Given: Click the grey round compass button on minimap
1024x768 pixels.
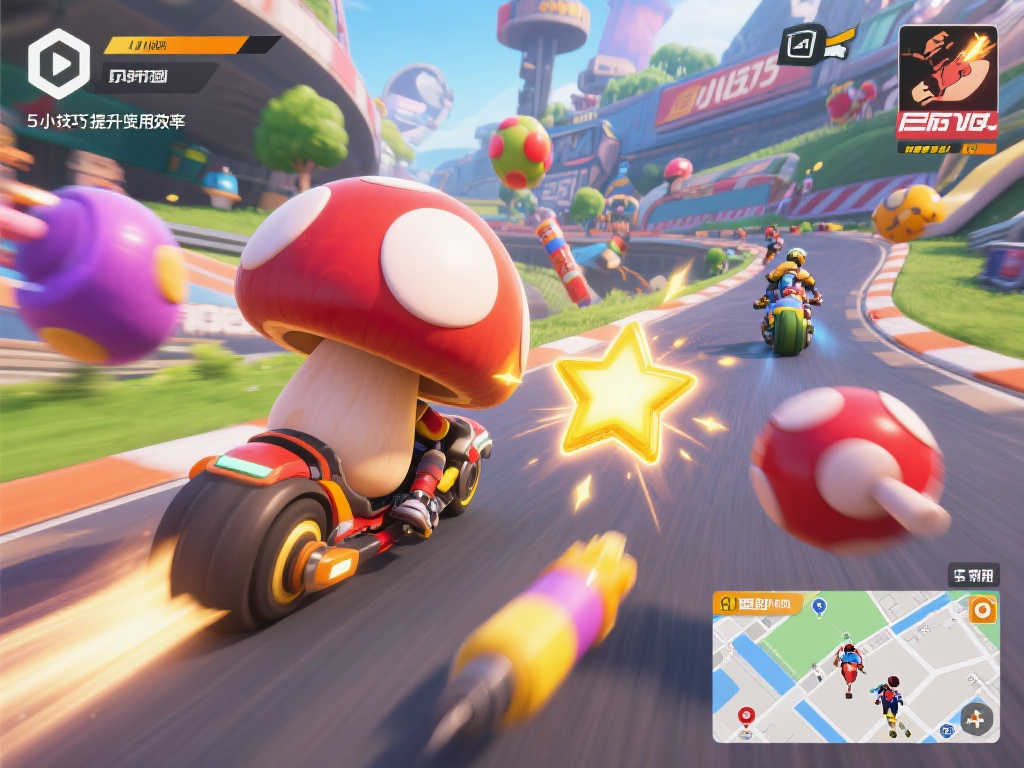Looking at the screenshot, I should click(x=976, y=718).
